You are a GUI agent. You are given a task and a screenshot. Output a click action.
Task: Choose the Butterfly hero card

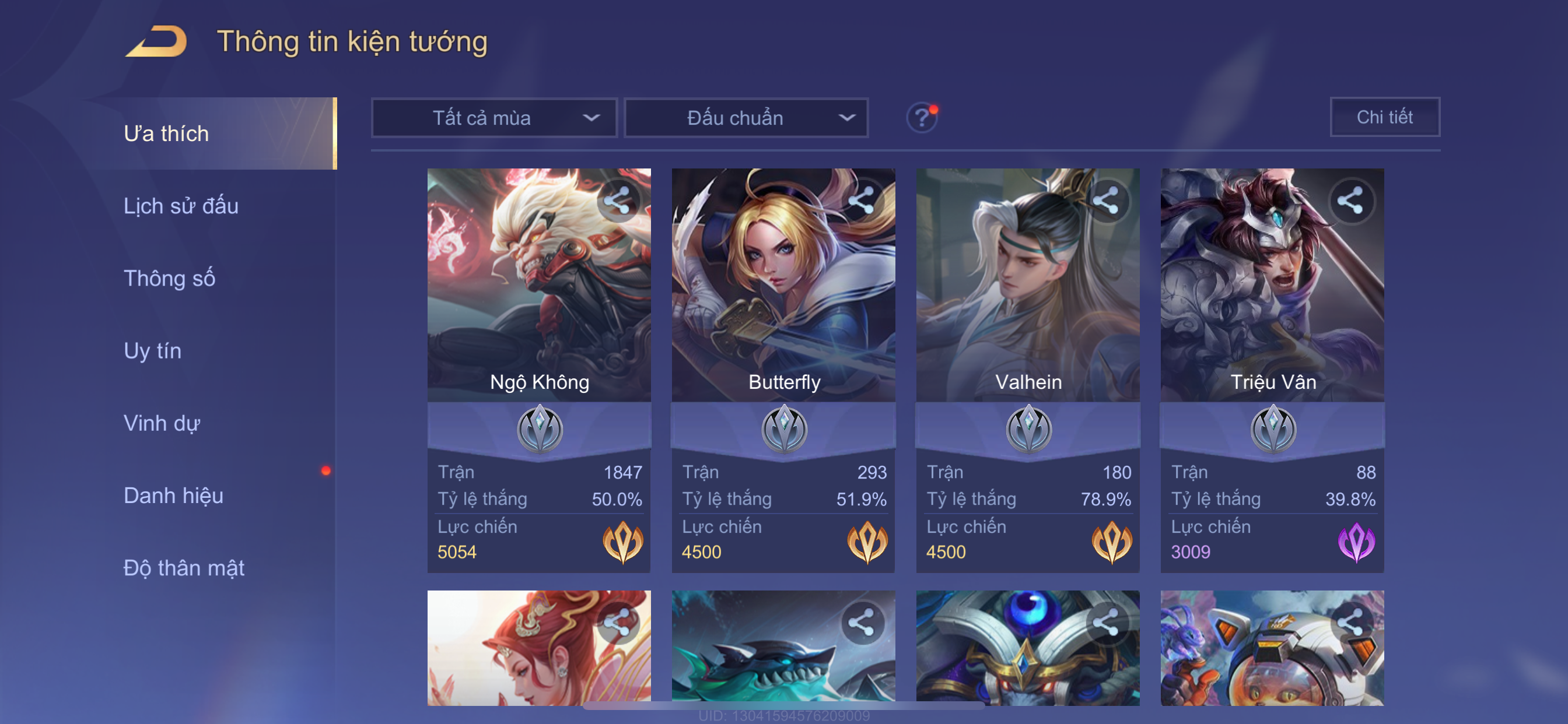783,286
